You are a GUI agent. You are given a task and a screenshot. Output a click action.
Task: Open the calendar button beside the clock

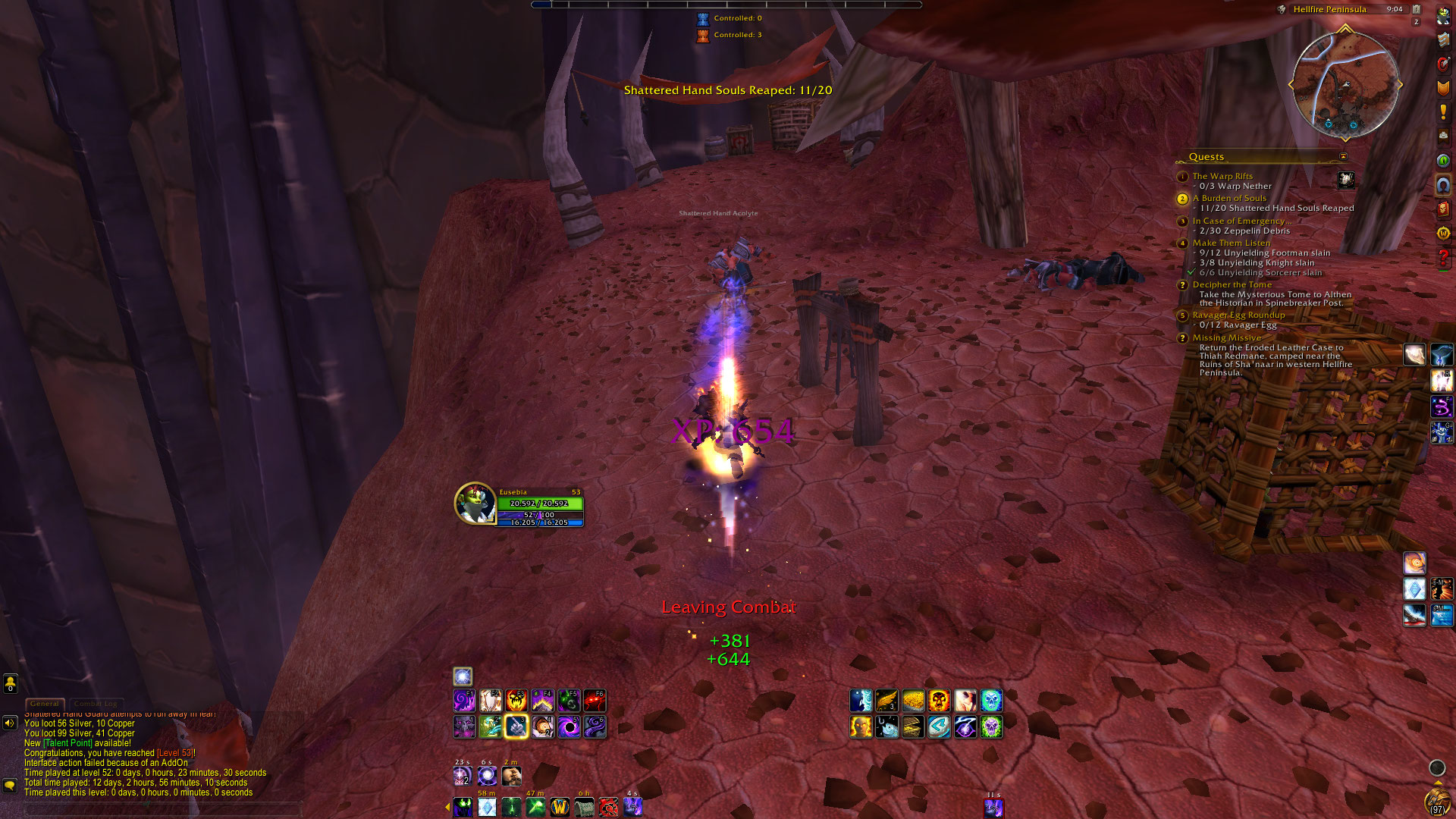[x=1416, y=10]
